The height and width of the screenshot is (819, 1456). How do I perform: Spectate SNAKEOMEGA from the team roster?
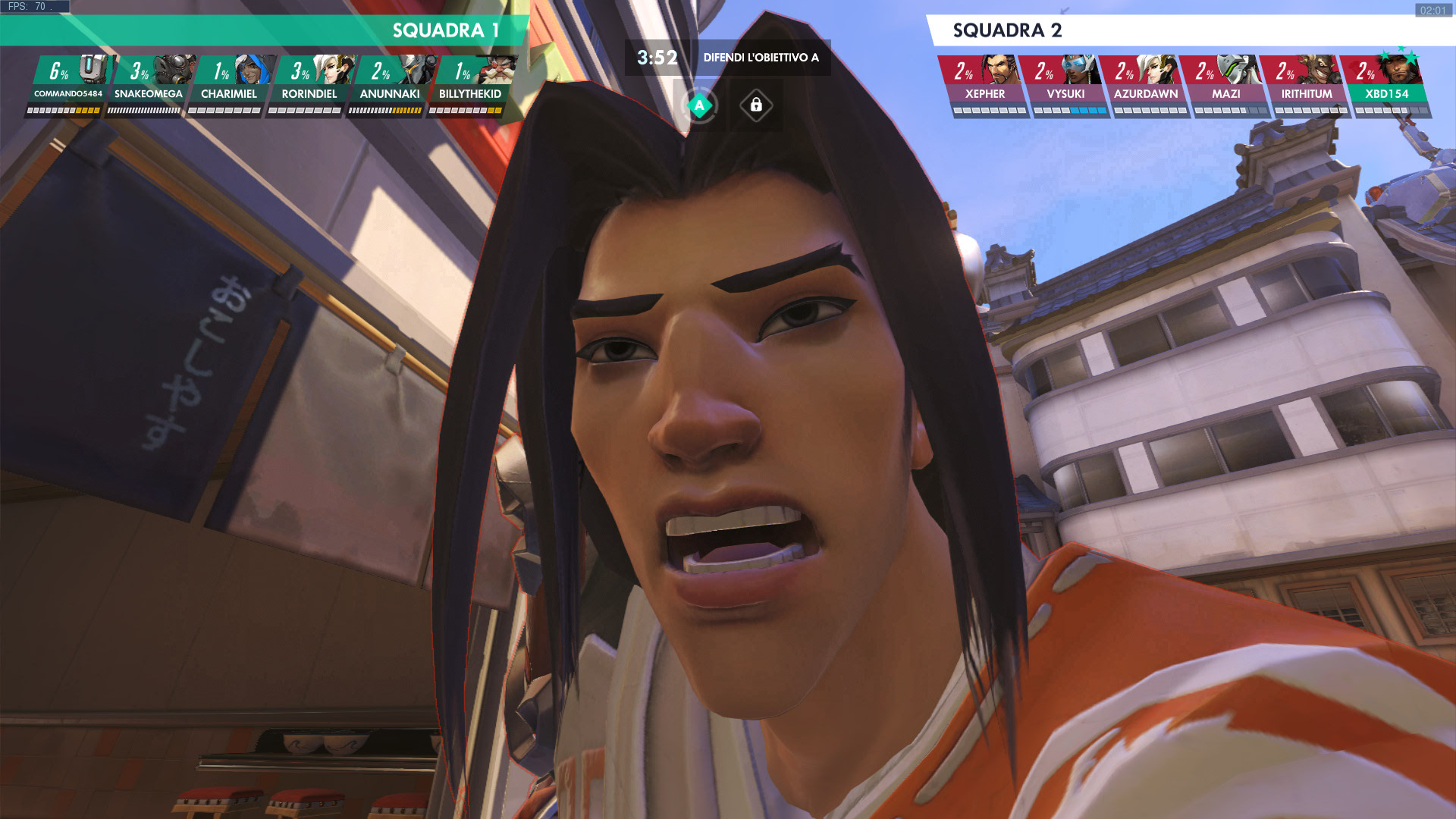point(149,83)
